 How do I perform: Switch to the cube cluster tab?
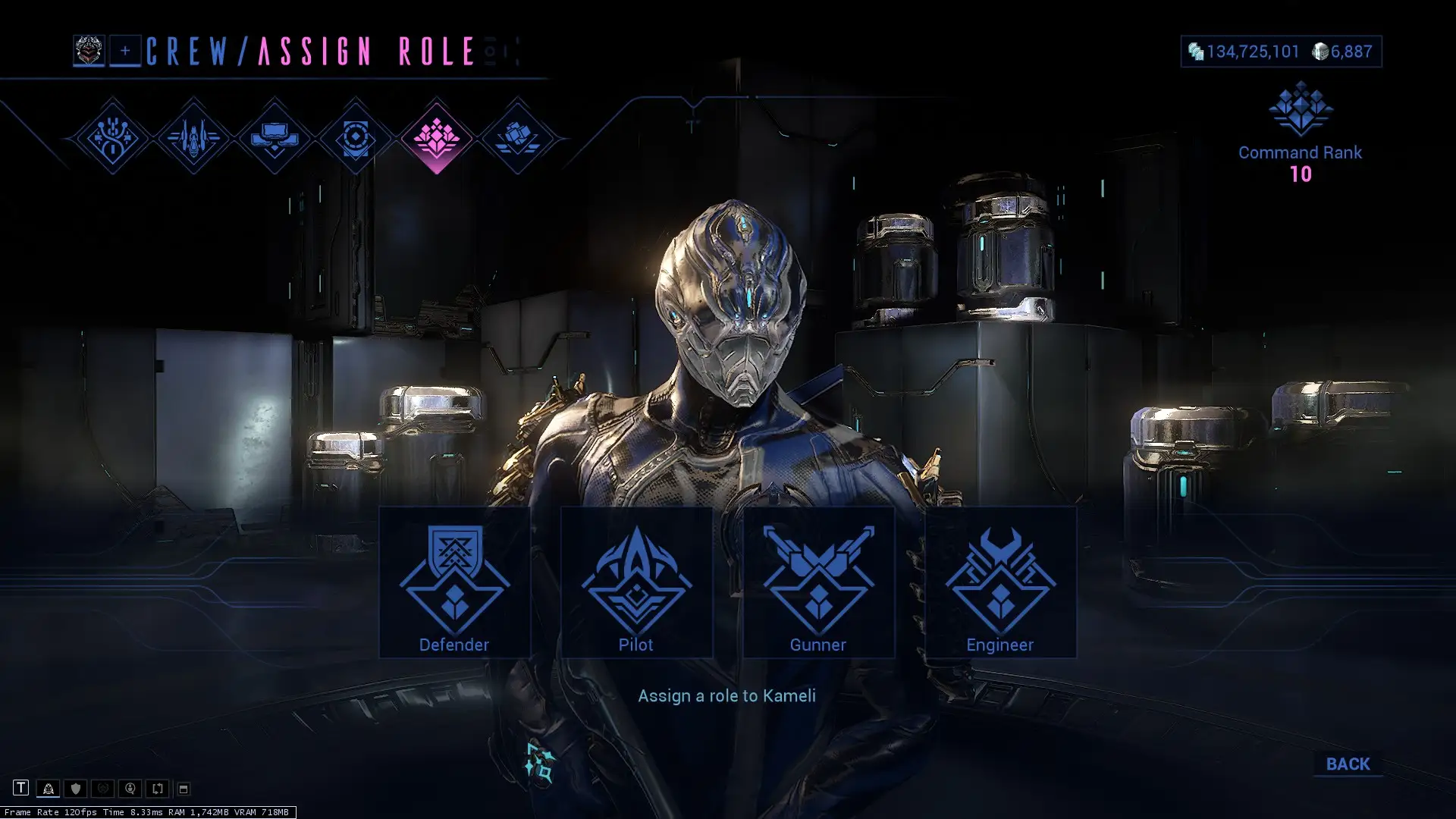coord(517,137)
